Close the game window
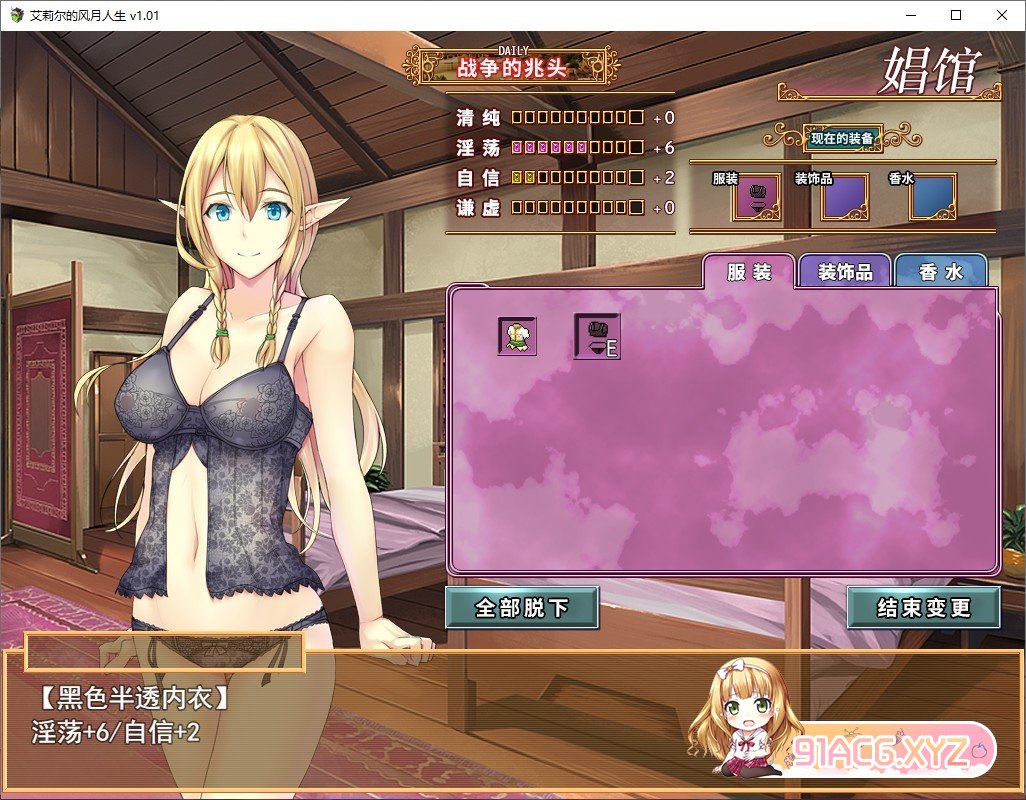 1002,15
